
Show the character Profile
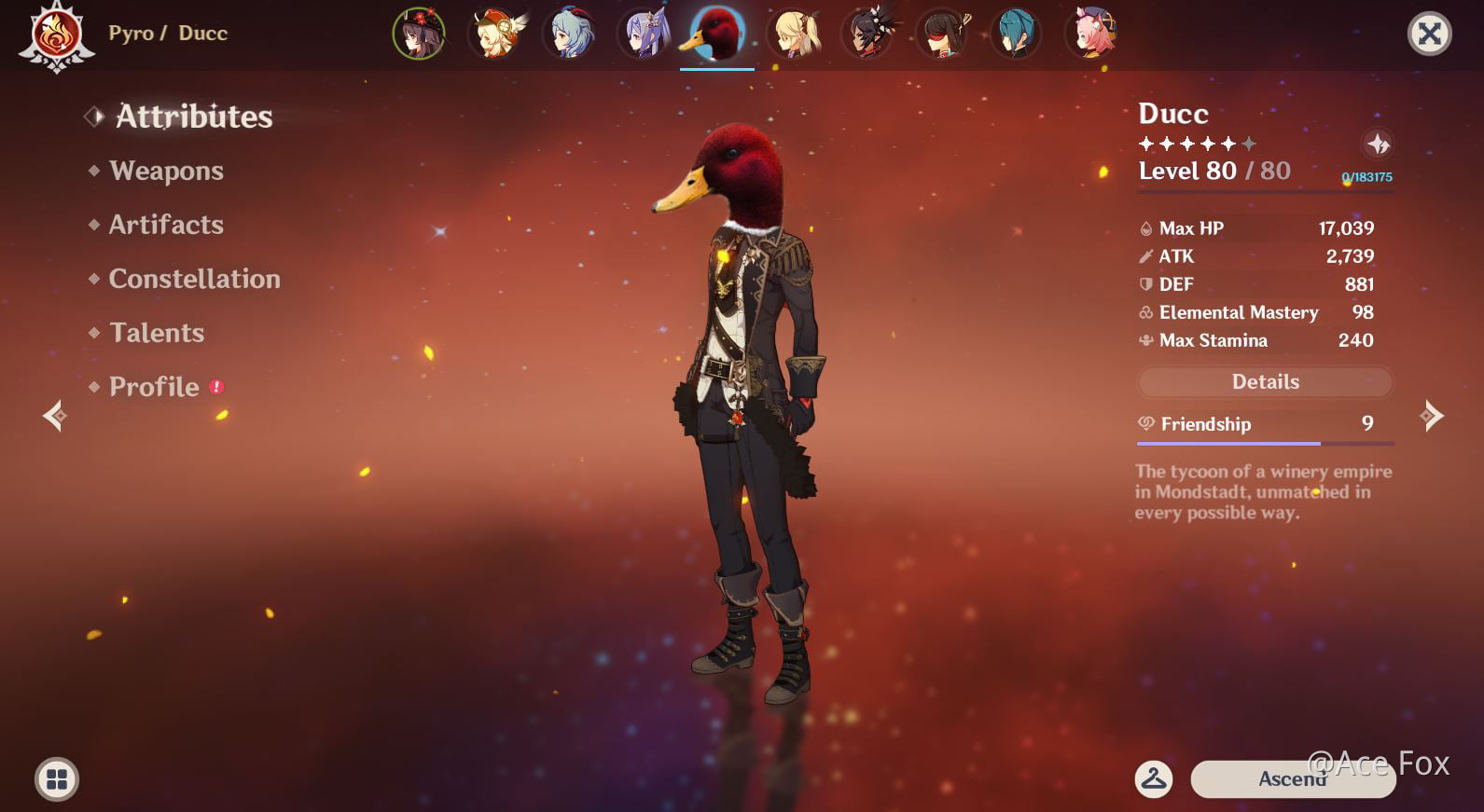click(154, 387)
